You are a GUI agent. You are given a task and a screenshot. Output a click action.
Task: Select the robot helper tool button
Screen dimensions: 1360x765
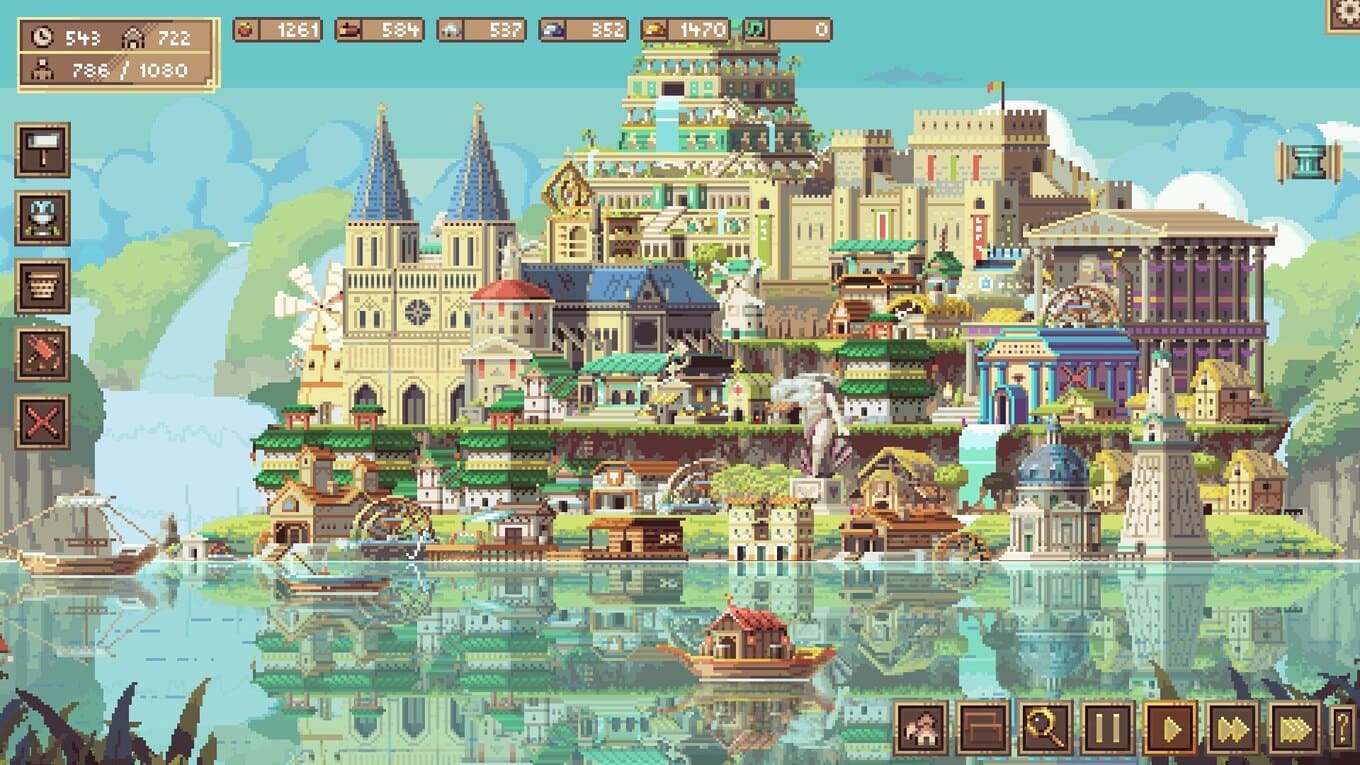point(42,218)
